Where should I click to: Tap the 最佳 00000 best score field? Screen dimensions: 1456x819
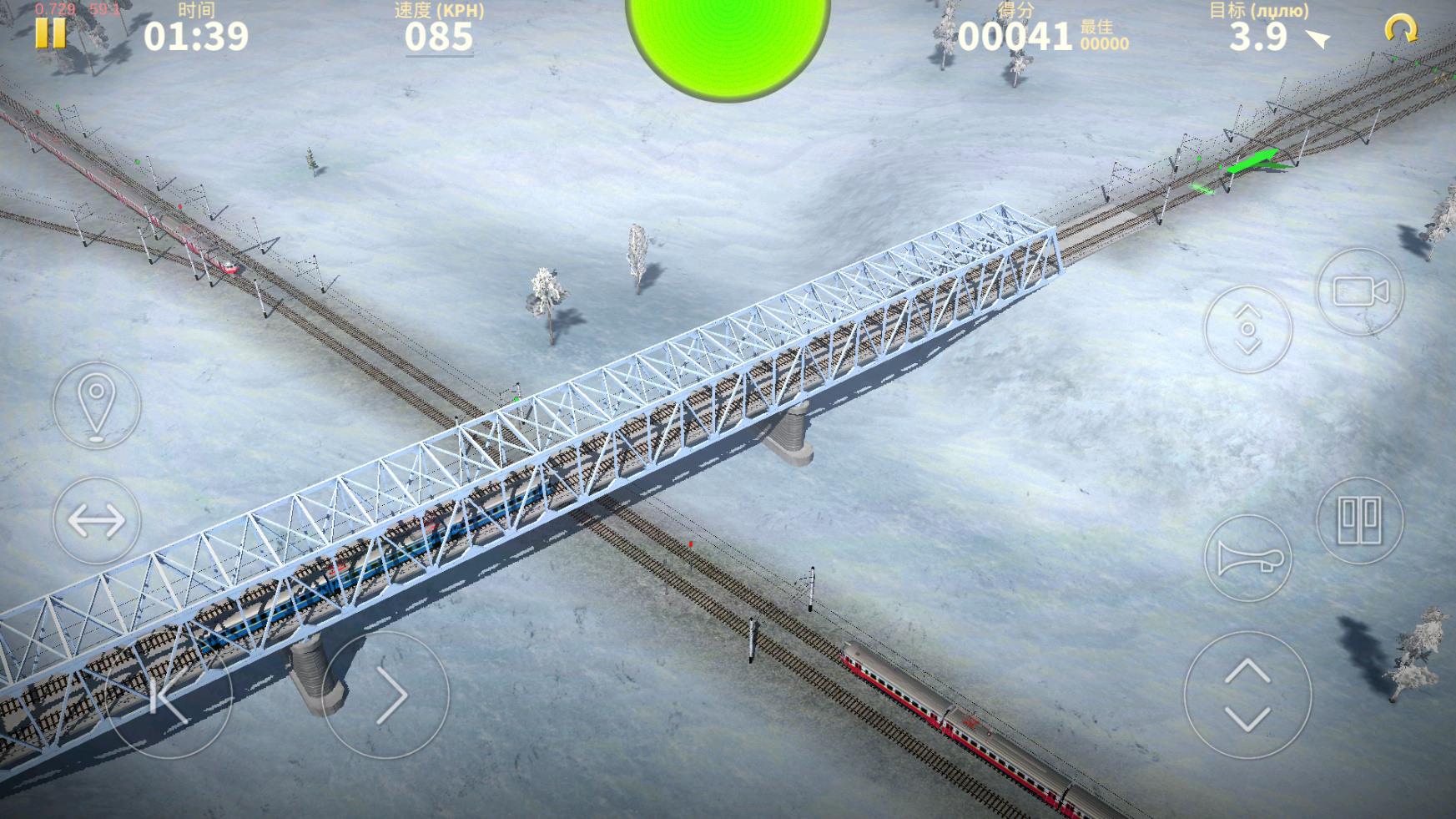[x=1103, y=38]
